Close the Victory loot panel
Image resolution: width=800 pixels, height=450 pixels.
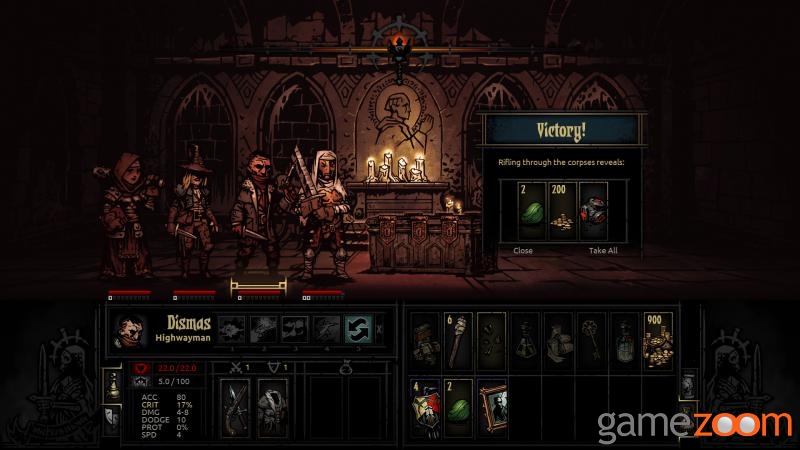523,250
